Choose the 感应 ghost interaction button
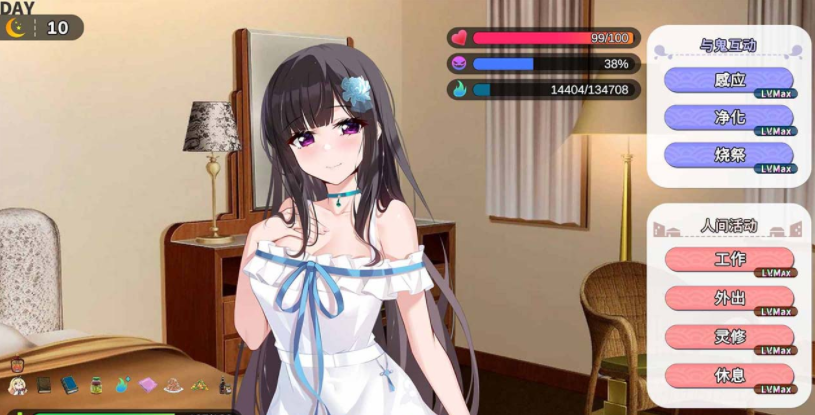This screenshot has height=415, width=815. [729, 81]
